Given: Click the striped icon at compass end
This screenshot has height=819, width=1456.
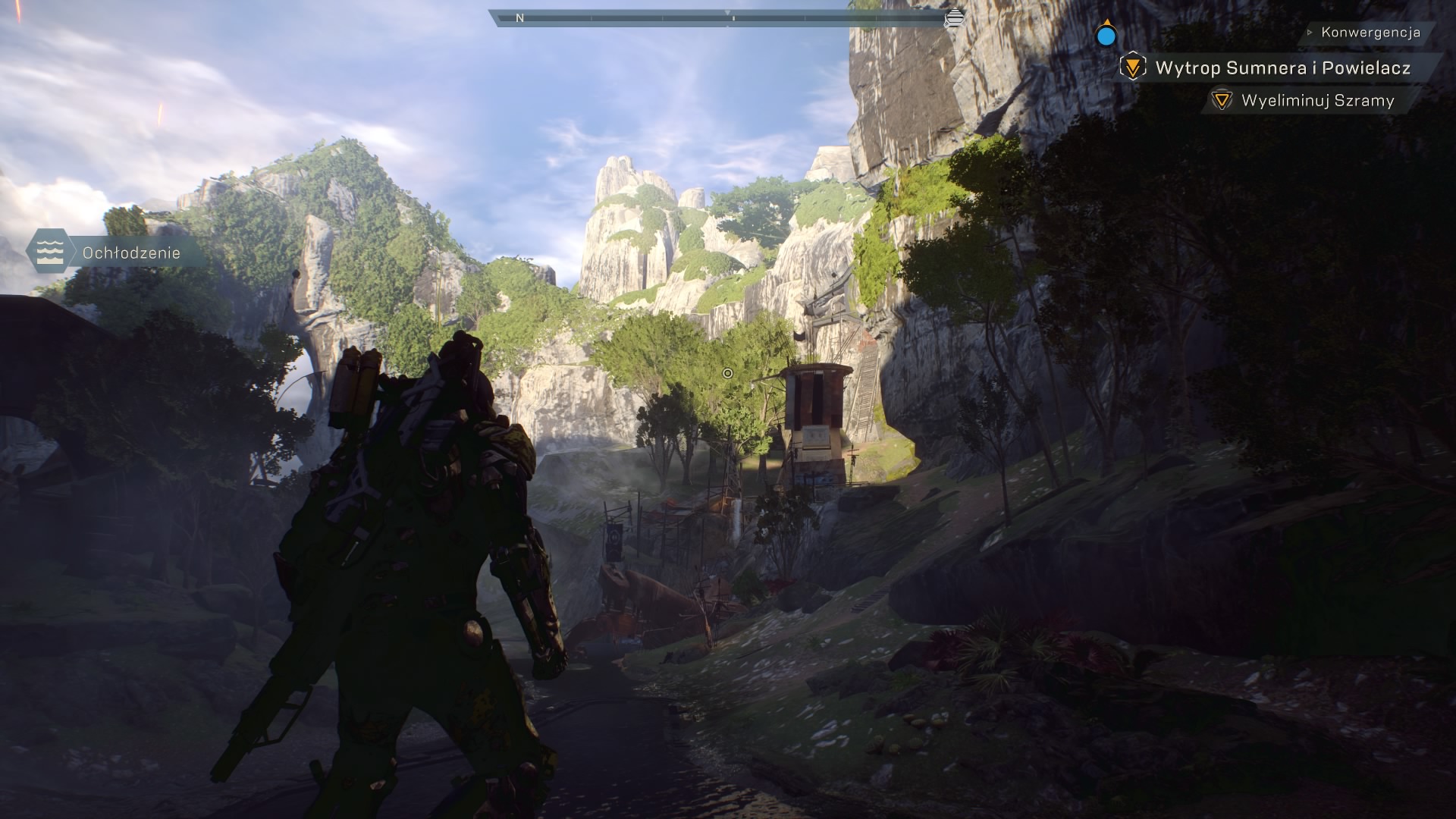Looking at the screenshot, I should click(955, 17).
